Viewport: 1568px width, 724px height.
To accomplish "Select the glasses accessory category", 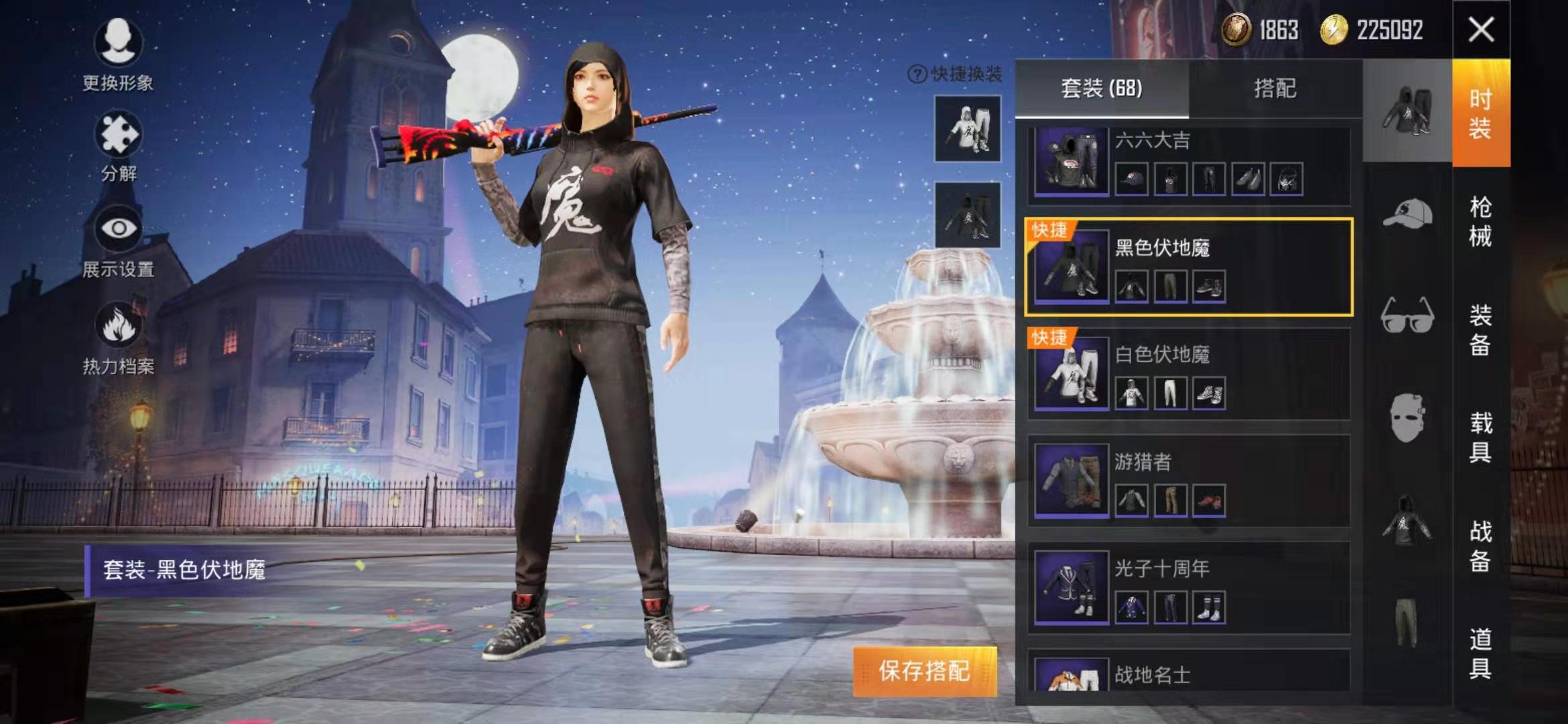I will 1407,315.
